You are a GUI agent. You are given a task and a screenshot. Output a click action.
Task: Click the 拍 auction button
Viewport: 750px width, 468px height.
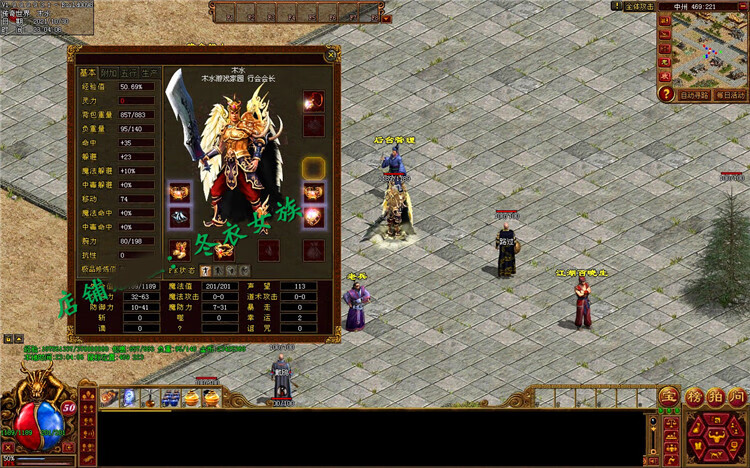[x=714, y=396]
